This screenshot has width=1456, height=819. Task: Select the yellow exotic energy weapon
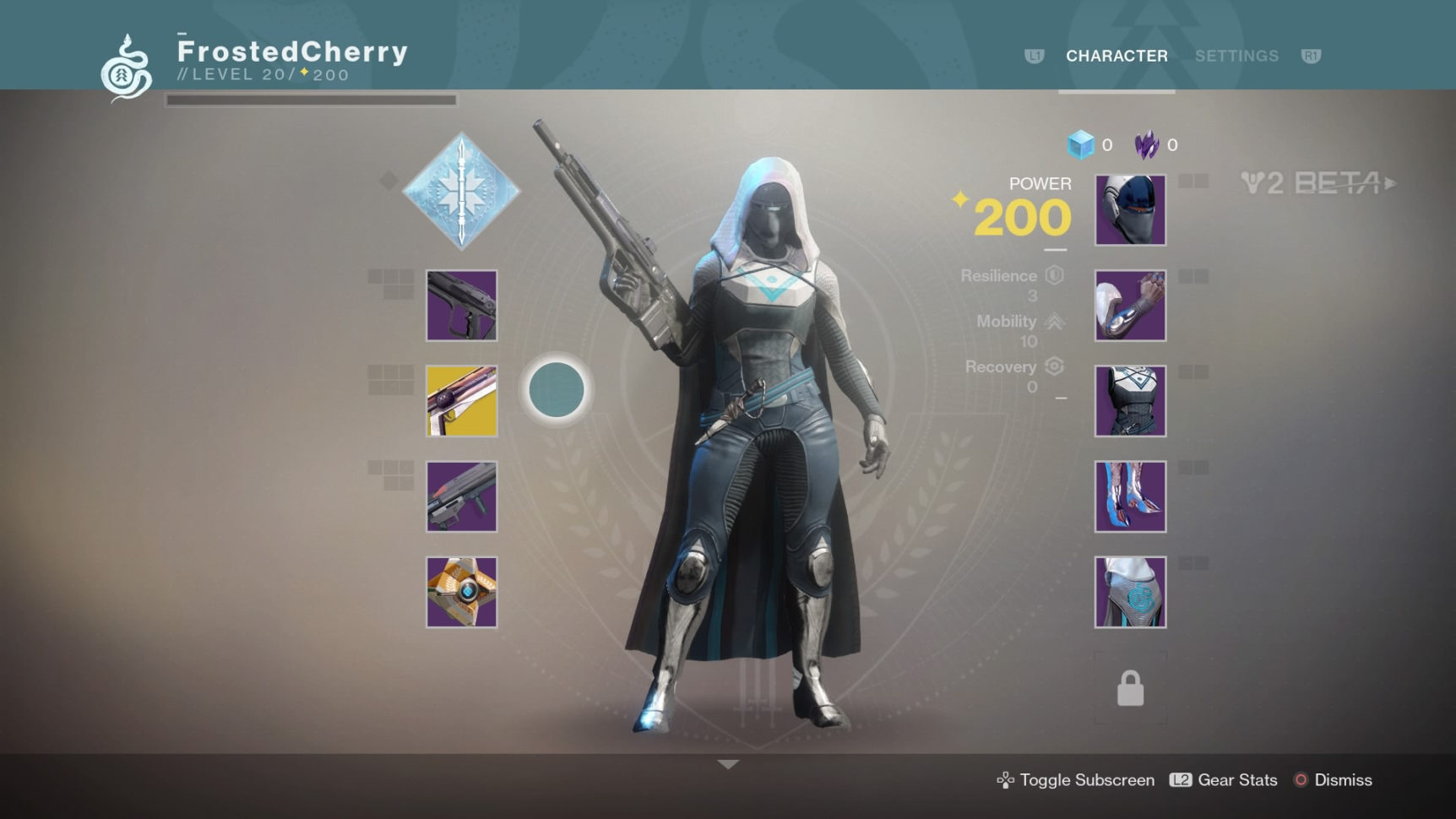tap(461, 401)
